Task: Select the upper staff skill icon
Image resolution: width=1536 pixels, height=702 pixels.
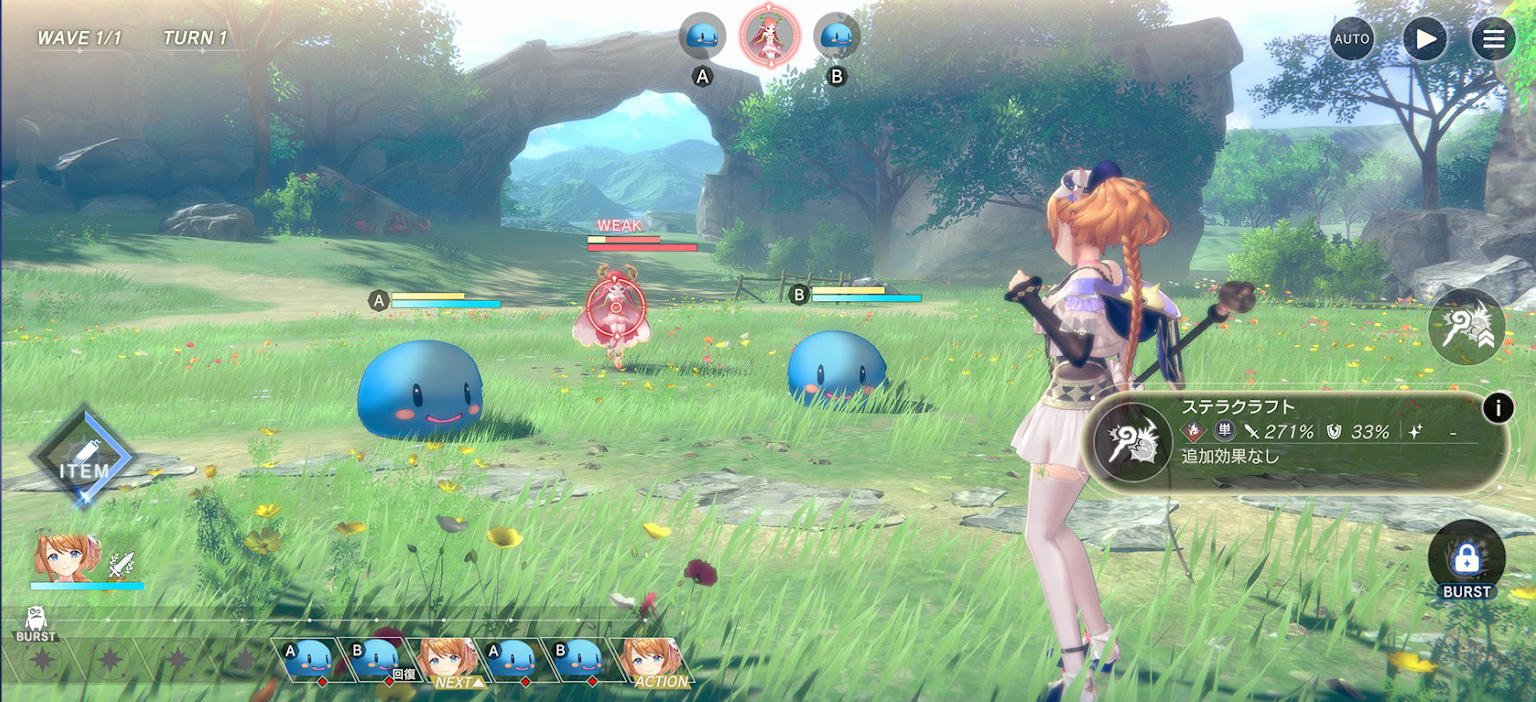Action: (x=1466, y=327)
